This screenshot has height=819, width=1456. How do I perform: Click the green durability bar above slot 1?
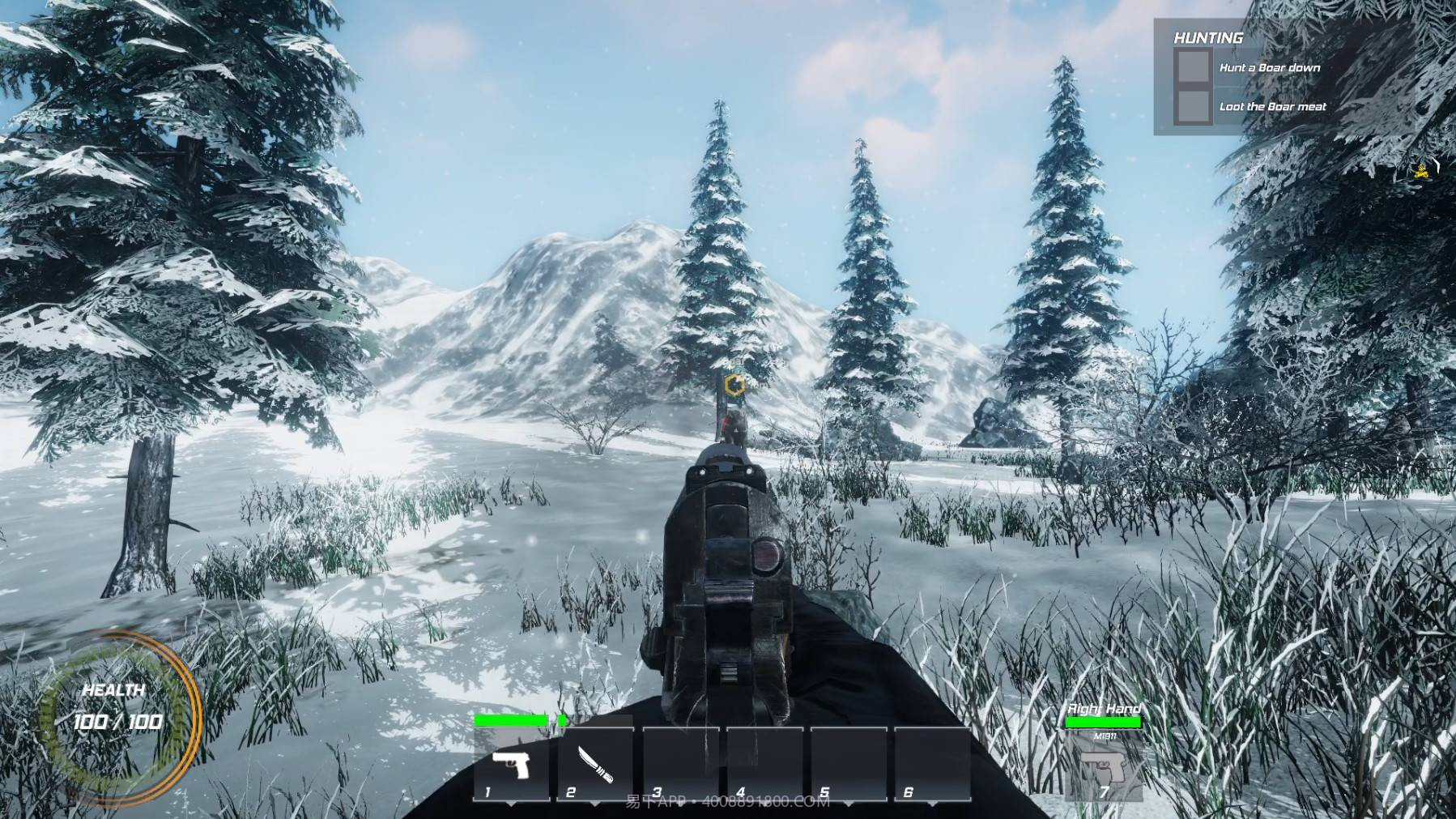[512, 720]
